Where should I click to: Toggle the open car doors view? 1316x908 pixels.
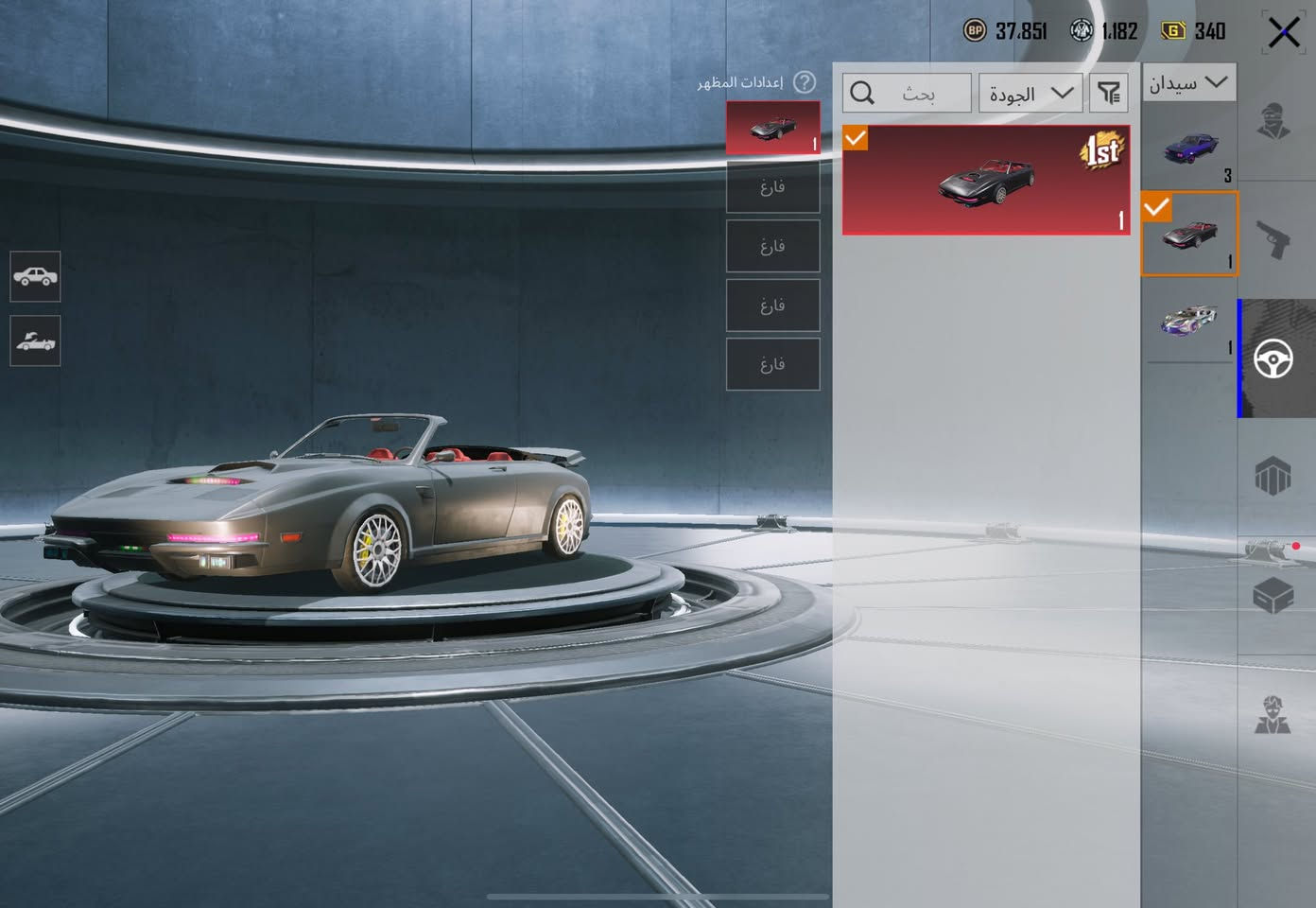click(35, 340)
